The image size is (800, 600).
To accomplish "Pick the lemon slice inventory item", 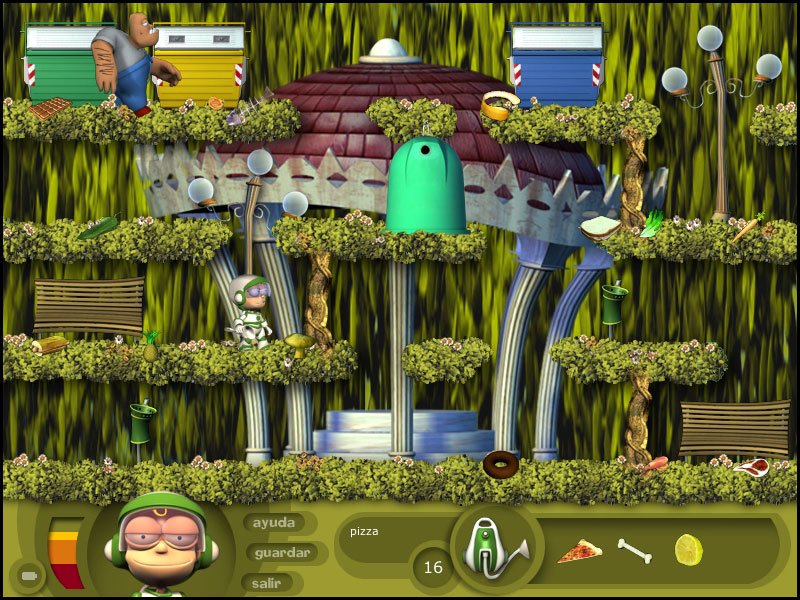I will (688, 548).
